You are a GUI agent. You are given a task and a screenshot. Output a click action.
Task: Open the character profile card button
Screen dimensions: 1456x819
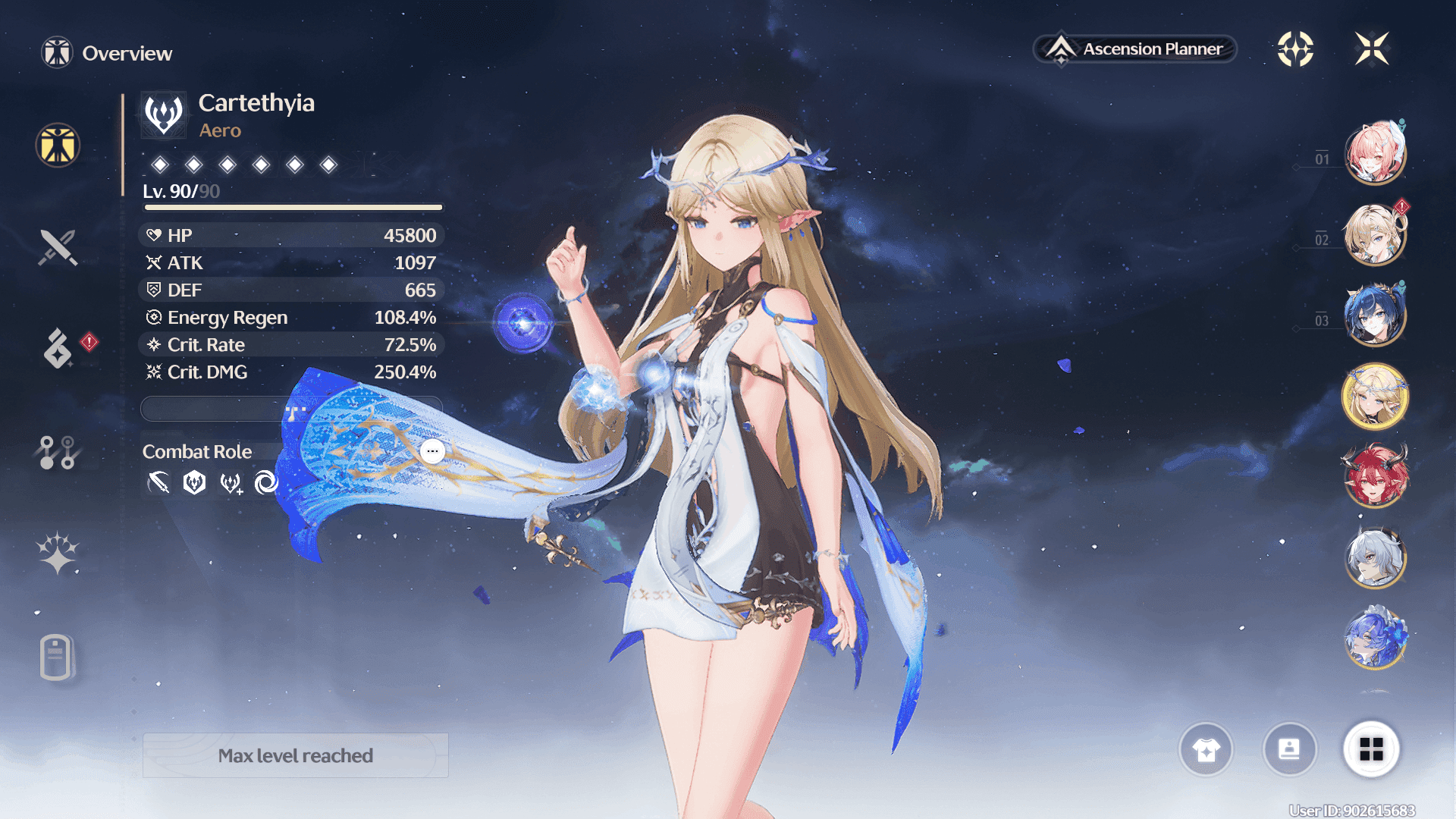coord(1289,750)
